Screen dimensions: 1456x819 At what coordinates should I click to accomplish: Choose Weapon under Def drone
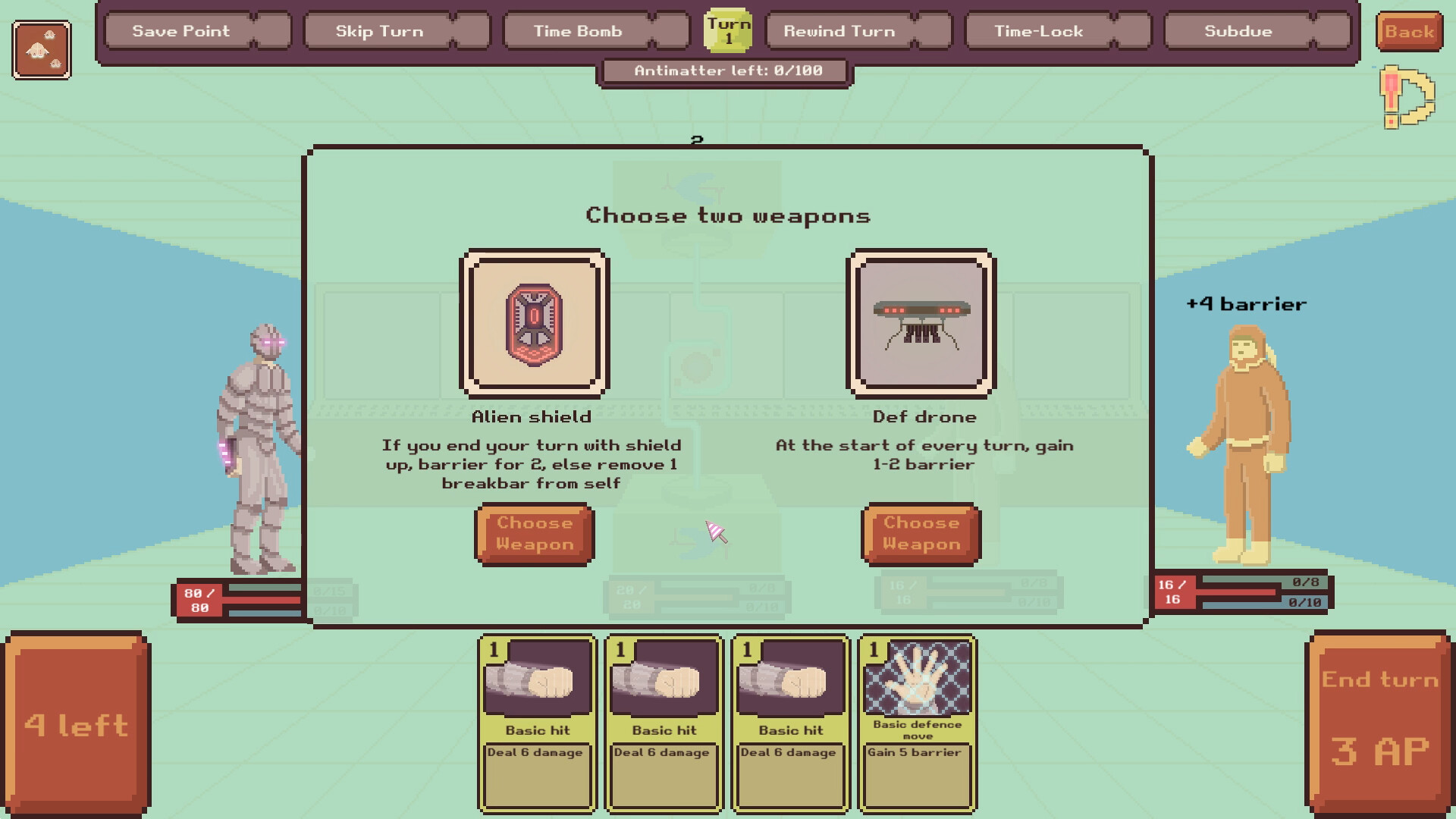tap(920, 533)
